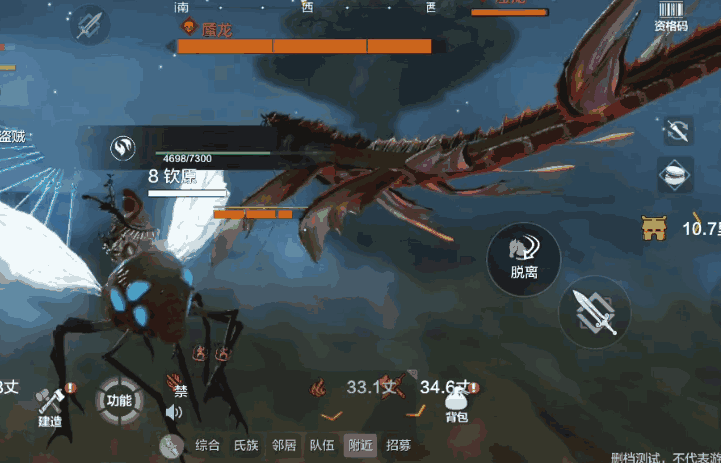Choose the 附近 nearby chat tab
Viewport: 721px width, 463px height.
(x=360, y=446)
